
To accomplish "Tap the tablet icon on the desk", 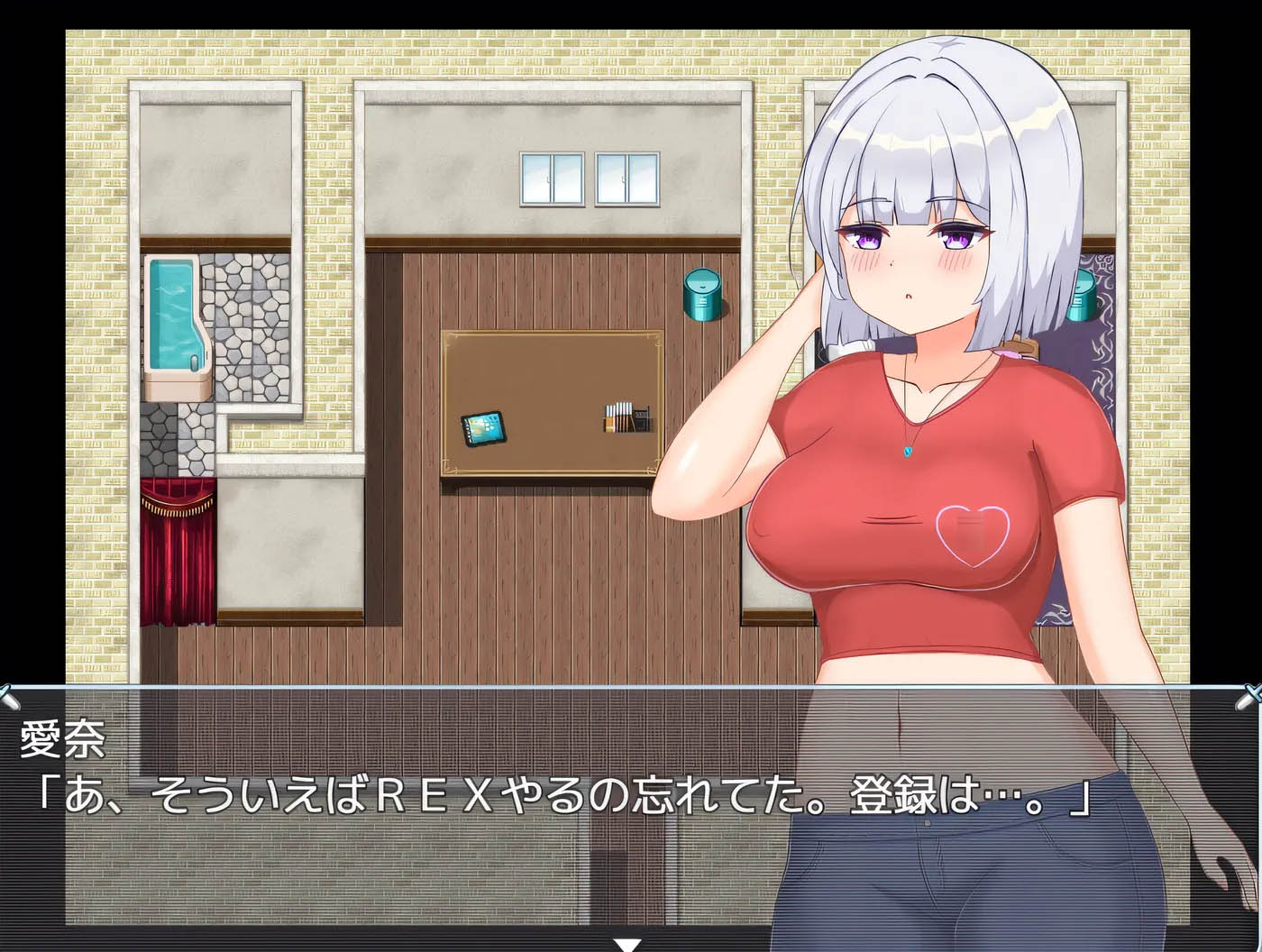I will tap(484, 427).
